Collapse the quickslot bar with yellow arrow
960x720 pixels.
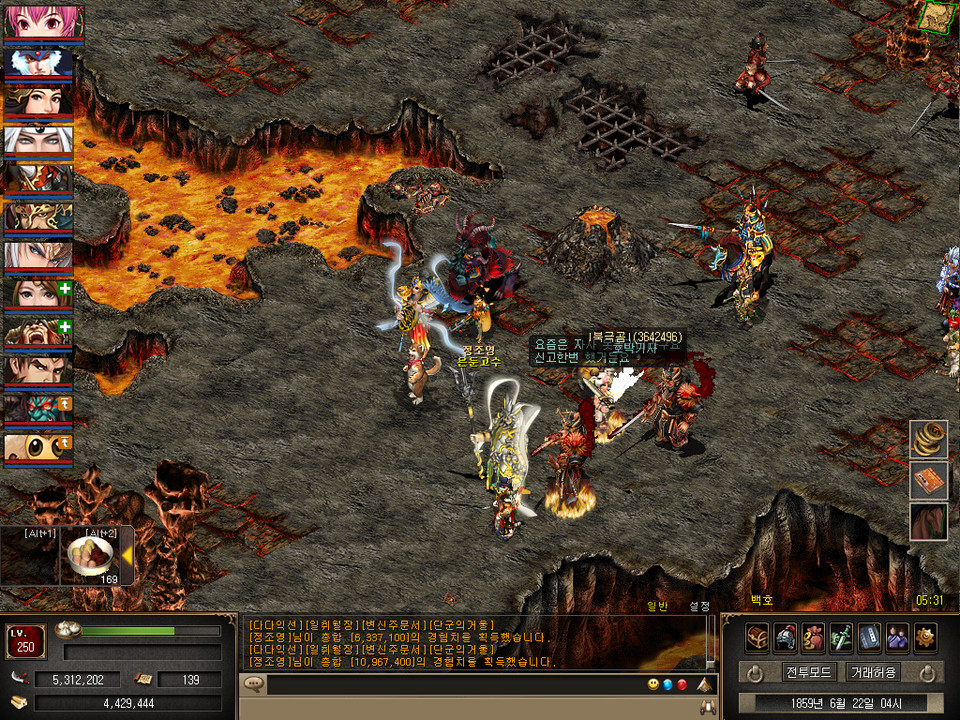128,554
